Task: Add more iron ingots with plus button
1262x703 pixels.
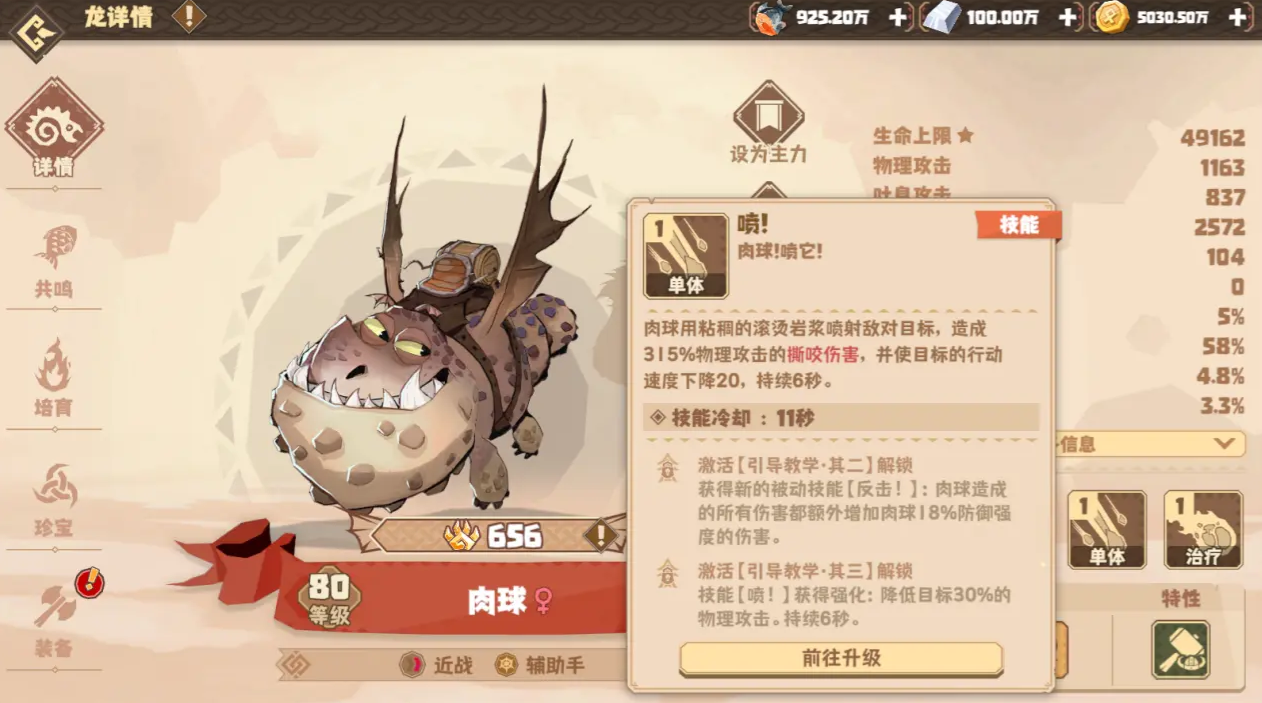Action: tap(1067, 17)
